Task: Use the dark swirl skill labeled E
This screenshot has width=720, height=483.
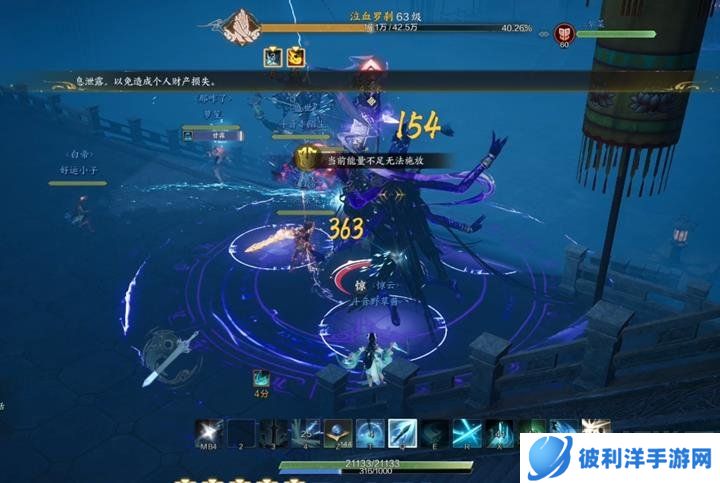Action: [435, 432]
